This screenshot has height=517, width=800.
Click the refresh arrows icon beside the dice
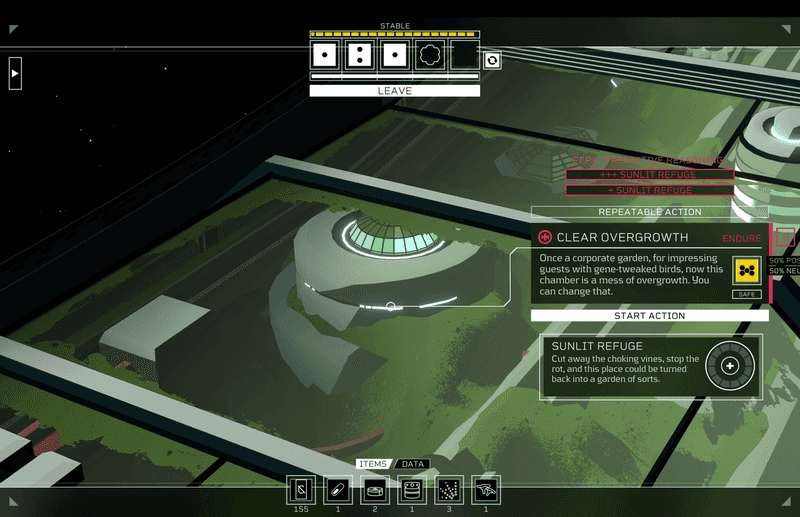click(x=492, y=60)
